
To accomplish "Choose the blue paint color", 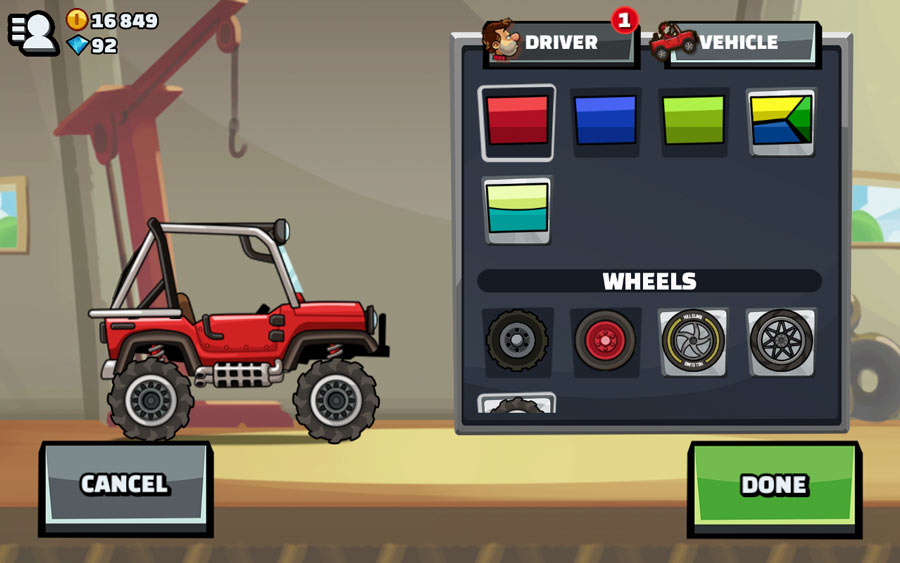I will point(605,121).
